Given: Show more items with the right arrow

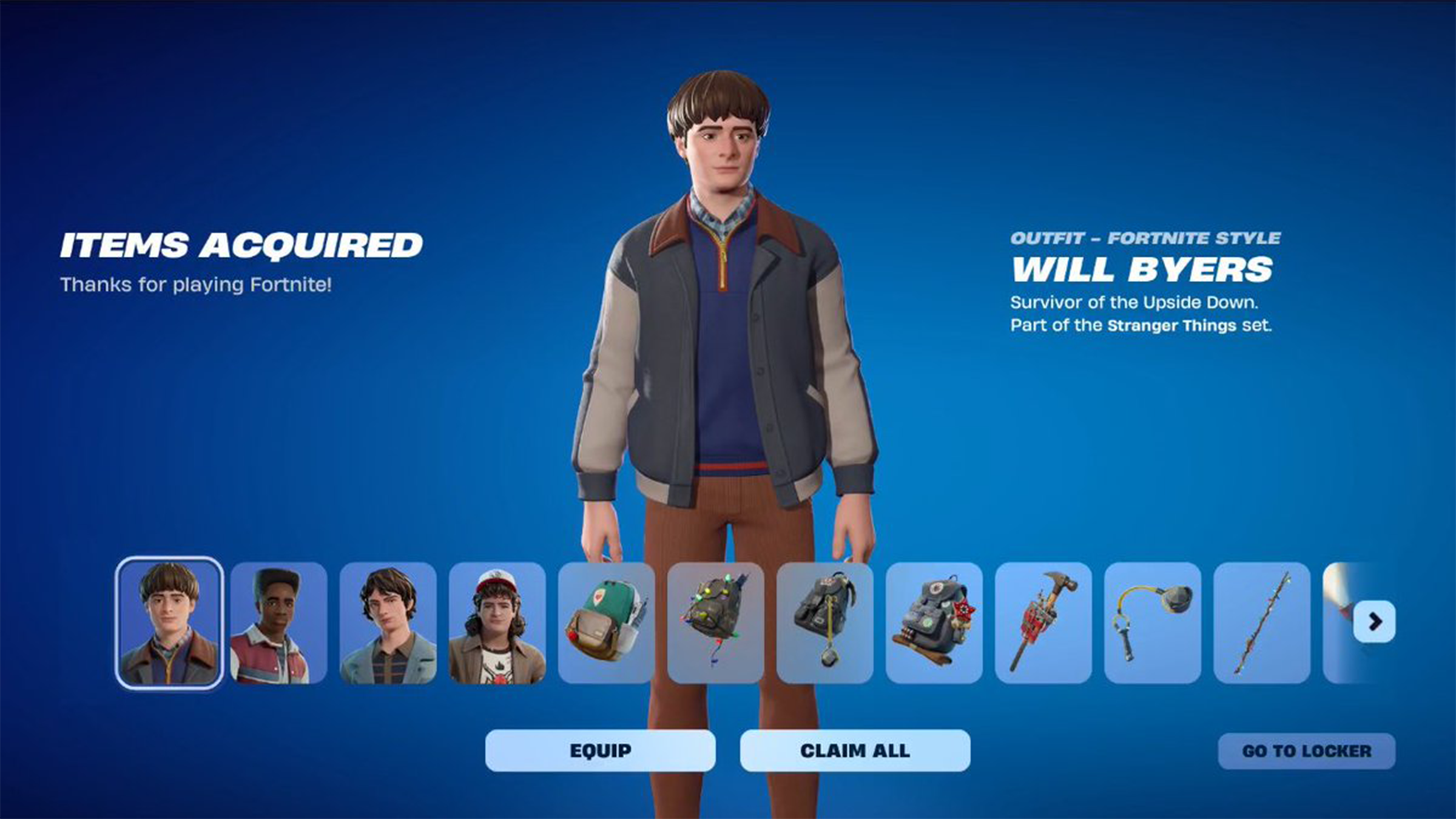Looking at the screenshot, I should coord(1375,621).
